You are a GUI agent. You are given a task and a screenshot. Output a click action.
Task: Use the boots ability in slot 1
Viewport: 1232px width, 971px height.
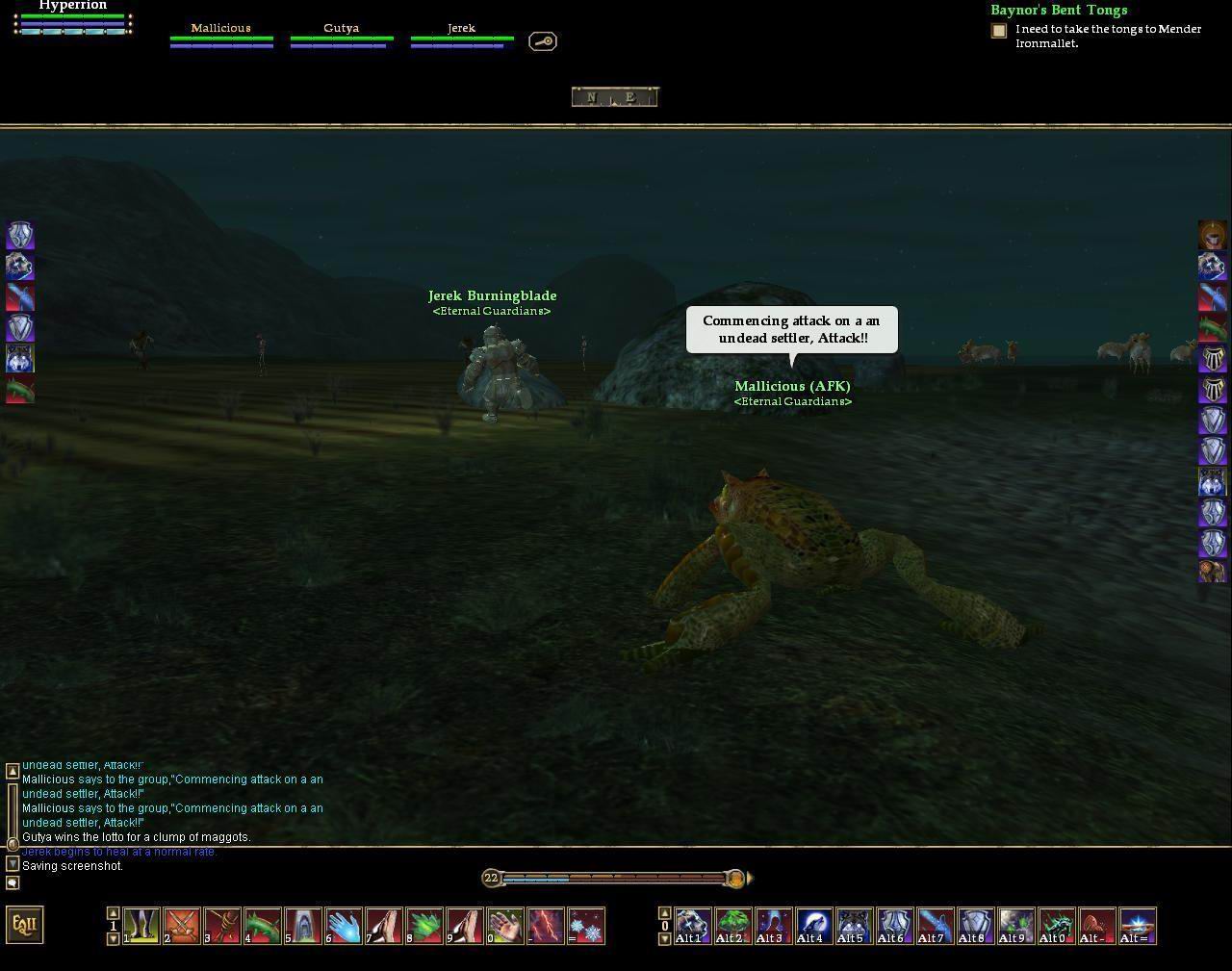coord(141,926)
